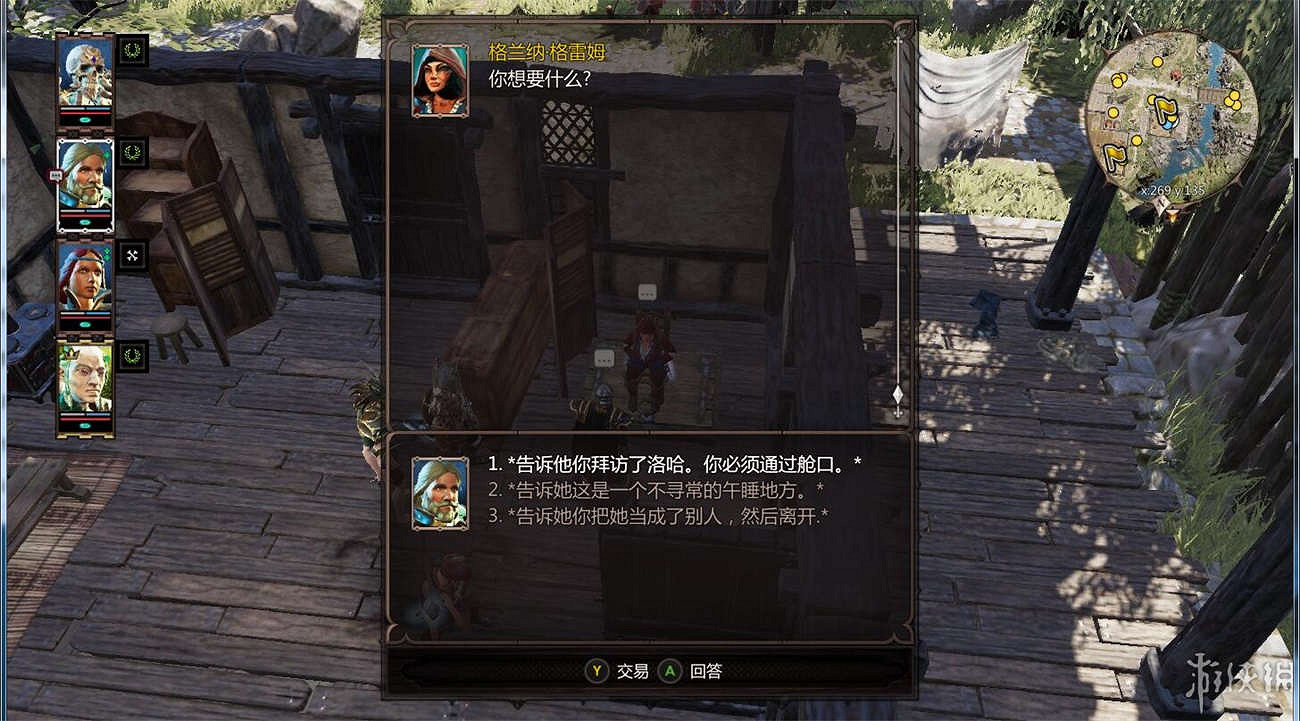Click the diamond scroll marker on the dialog edge

(898, 395)
